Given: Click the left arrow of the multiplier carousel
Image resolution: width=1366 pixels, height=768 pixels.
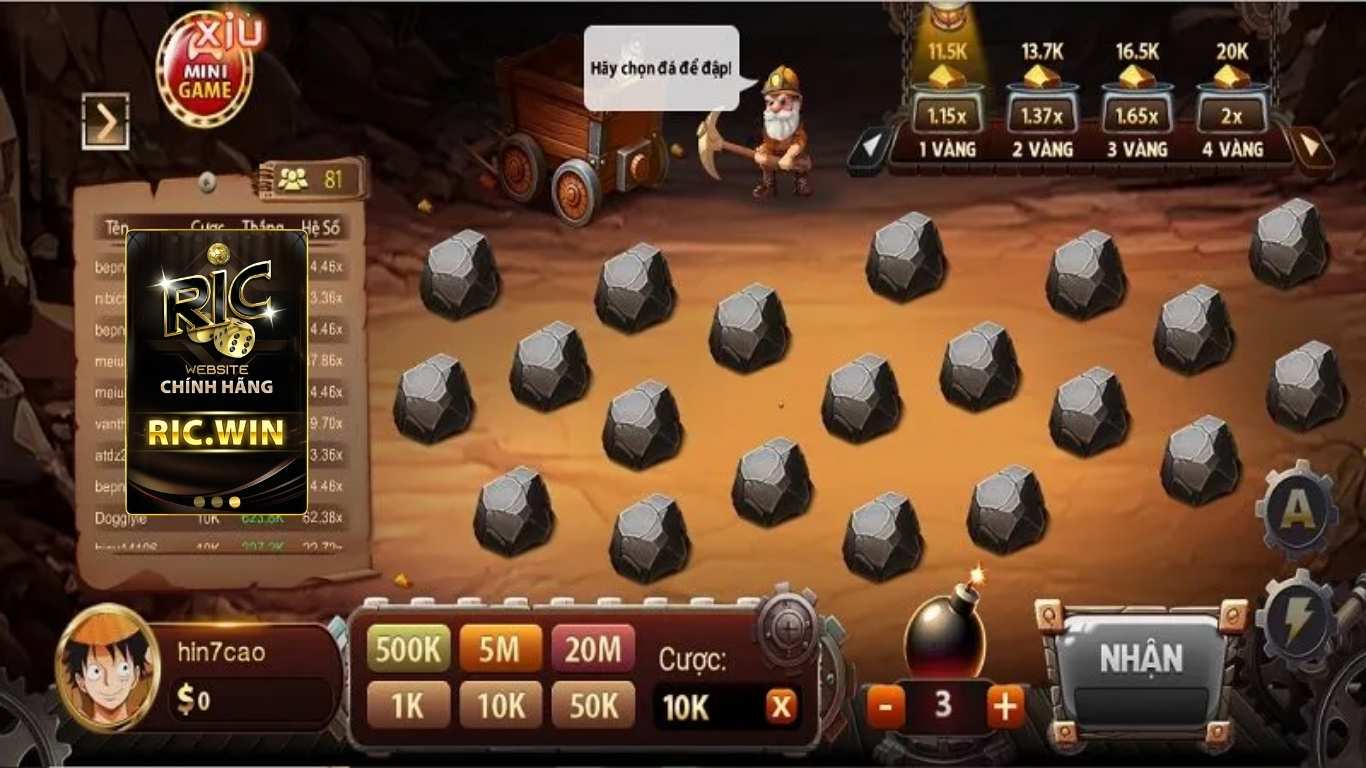Looking at the screenshot, I should coord(873,148).
